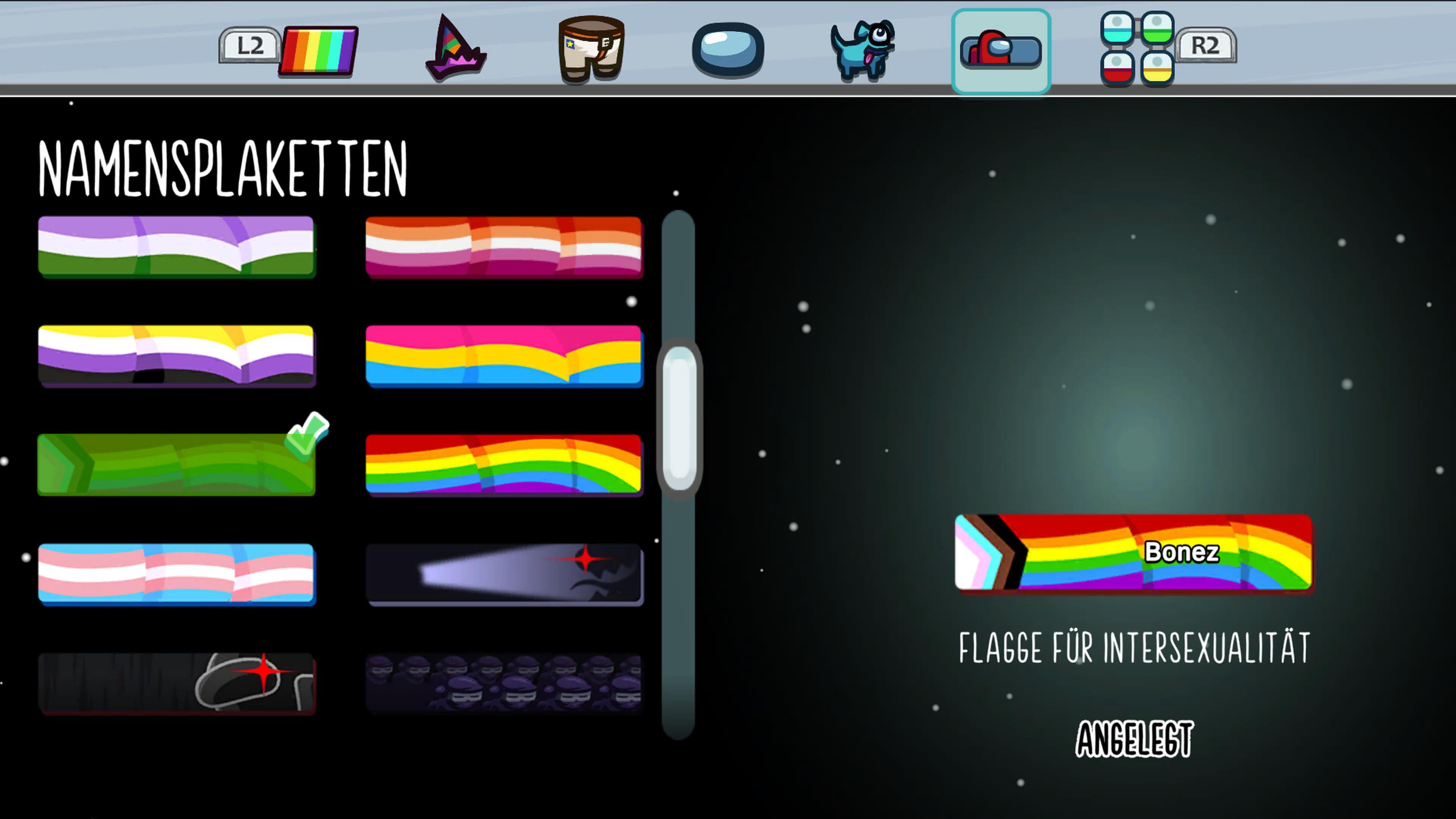Click the nameplate list scrollbar handle

pos(679,418)
